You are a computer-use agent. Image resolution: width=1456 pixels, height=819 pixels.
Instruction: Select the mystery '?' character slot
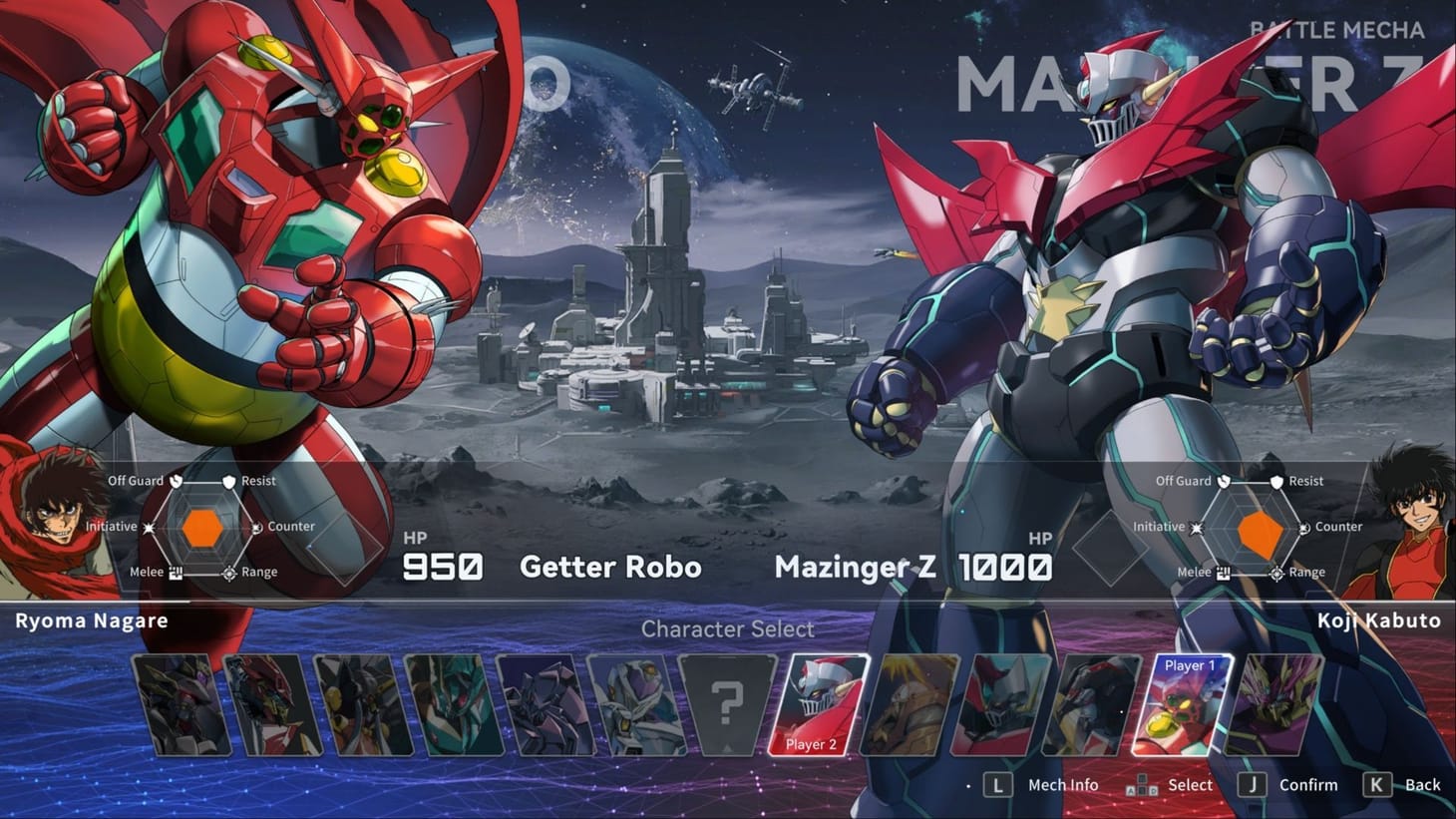[727, 703]
